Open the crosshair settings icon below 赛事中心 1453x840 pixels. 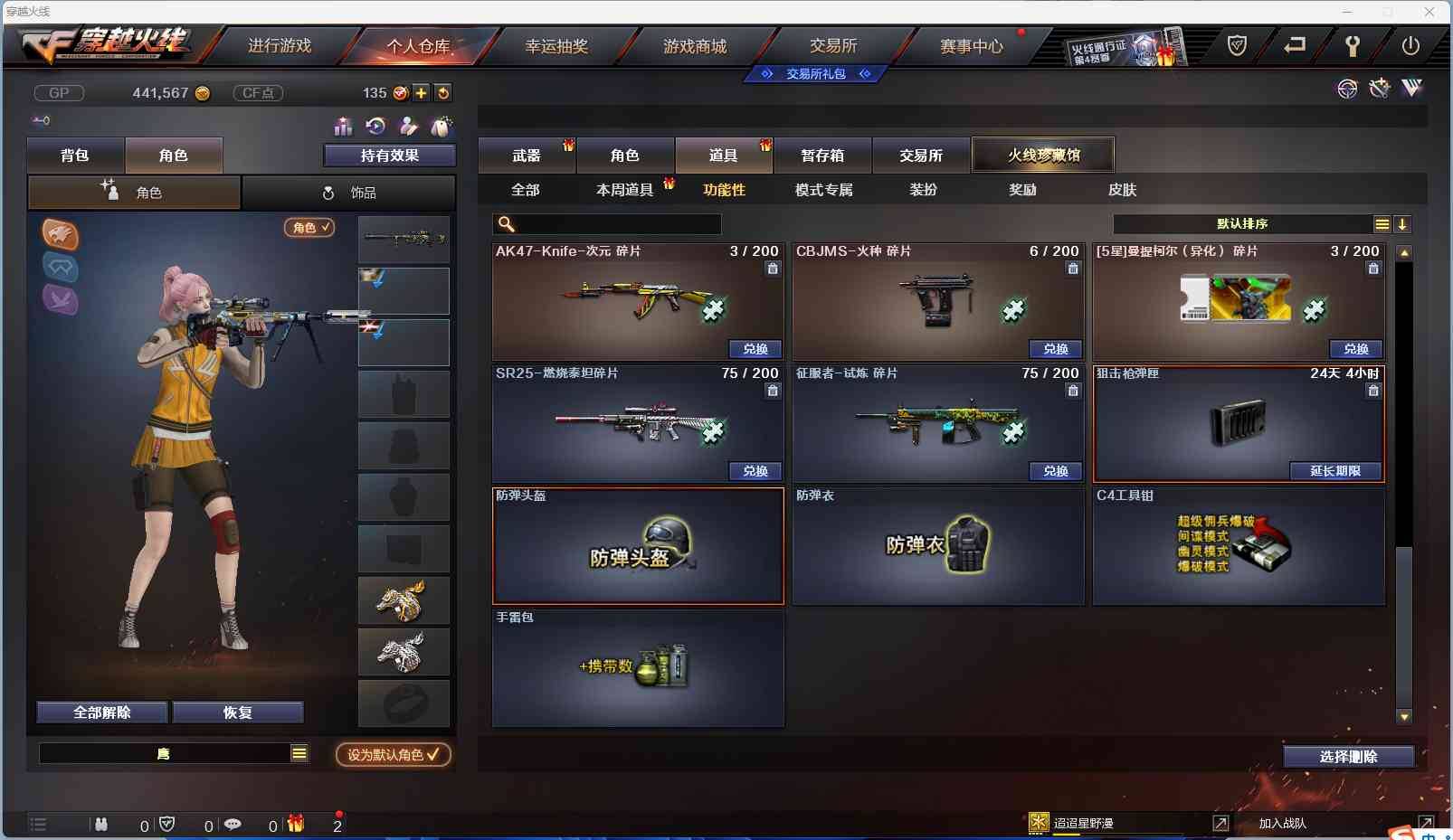(x=1347, y=89)
